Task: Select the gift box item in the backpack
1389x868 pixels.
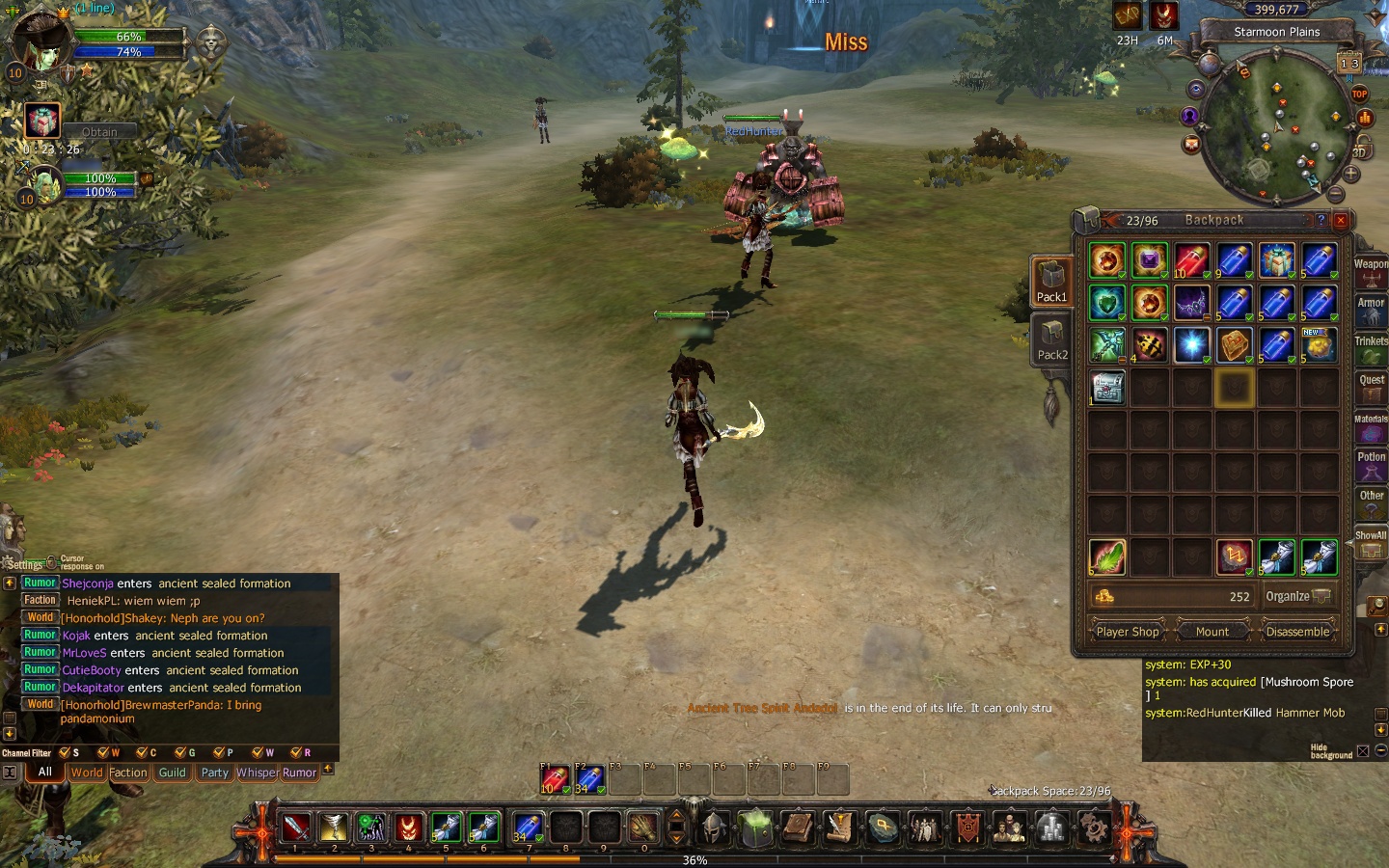Action: click(x=1276, y=260)
